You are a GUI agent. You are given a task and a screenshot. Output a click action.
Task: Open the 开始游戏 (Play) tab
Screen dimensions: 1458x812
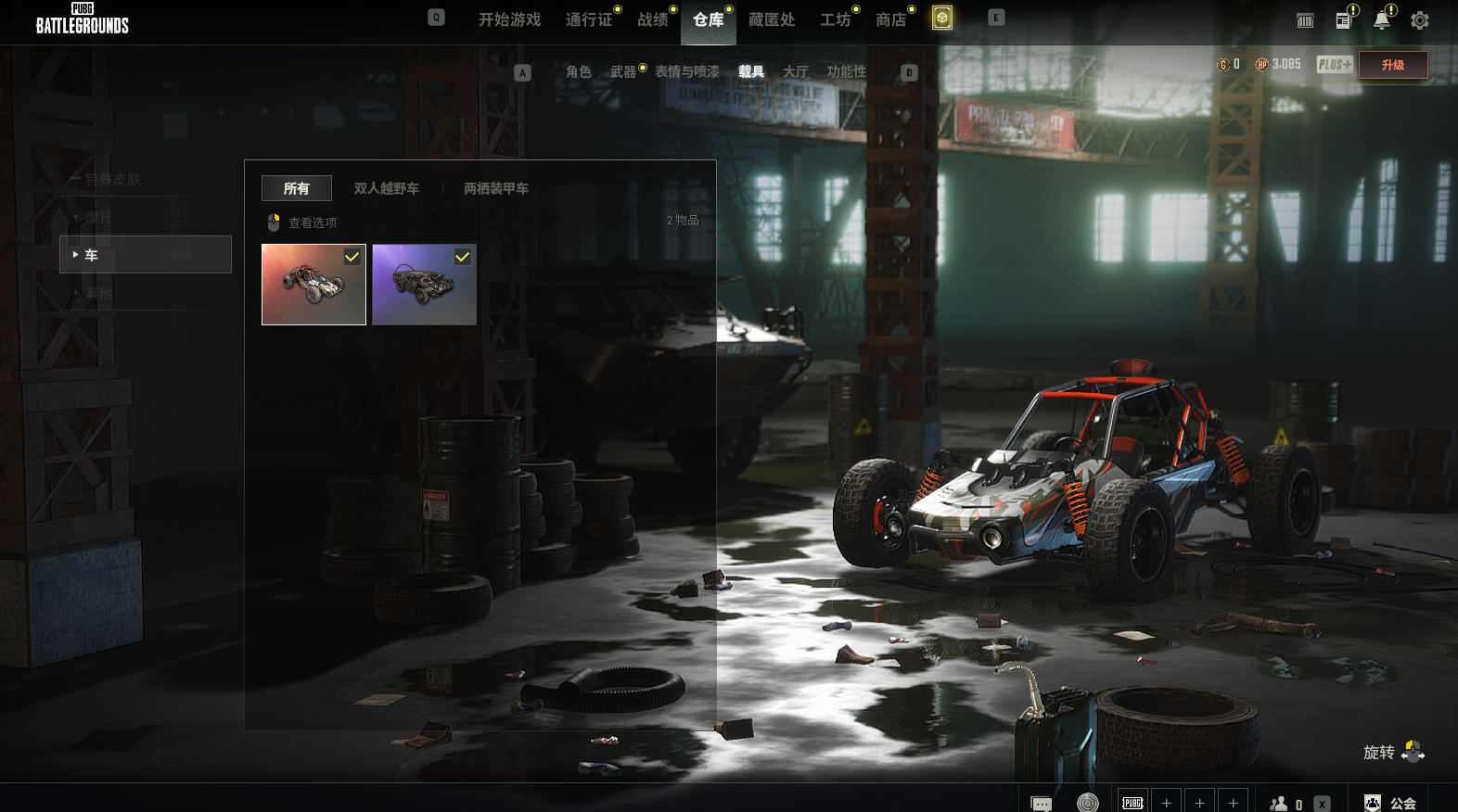(x=509, y=19)
